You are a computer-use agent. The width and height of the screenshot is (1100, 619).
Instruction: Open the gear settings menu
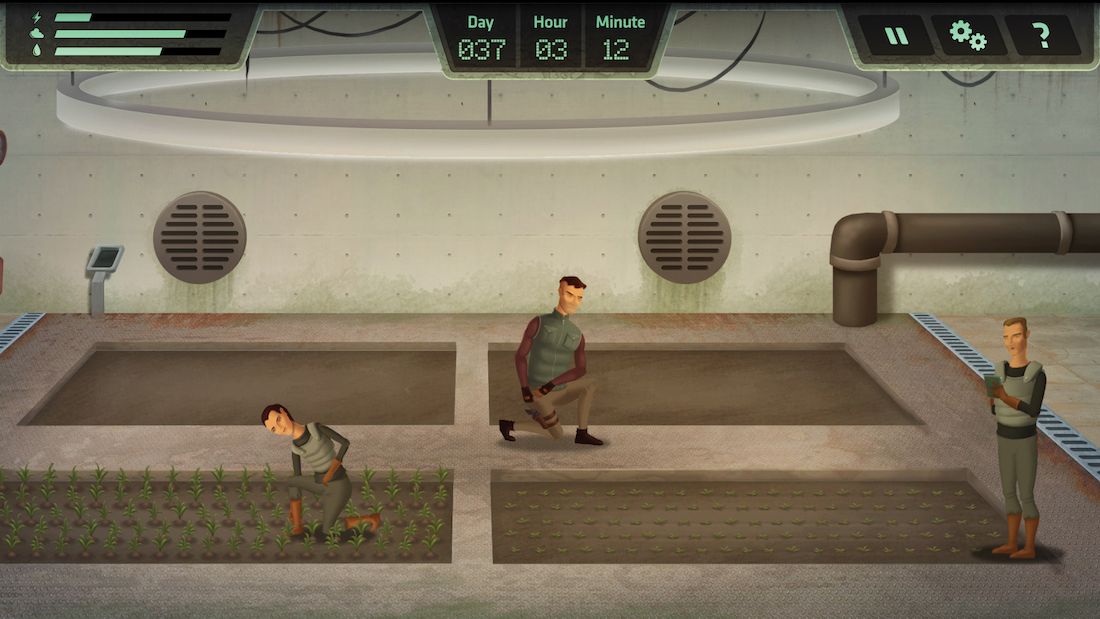968,36
